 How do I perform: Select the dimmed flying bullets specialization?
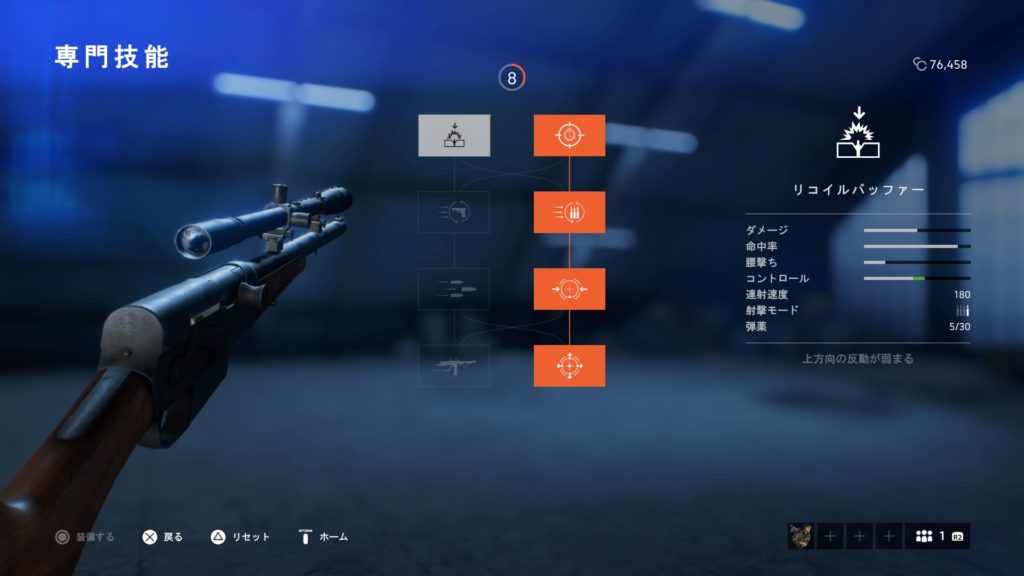pyautogui.click(x=454, y=289)
